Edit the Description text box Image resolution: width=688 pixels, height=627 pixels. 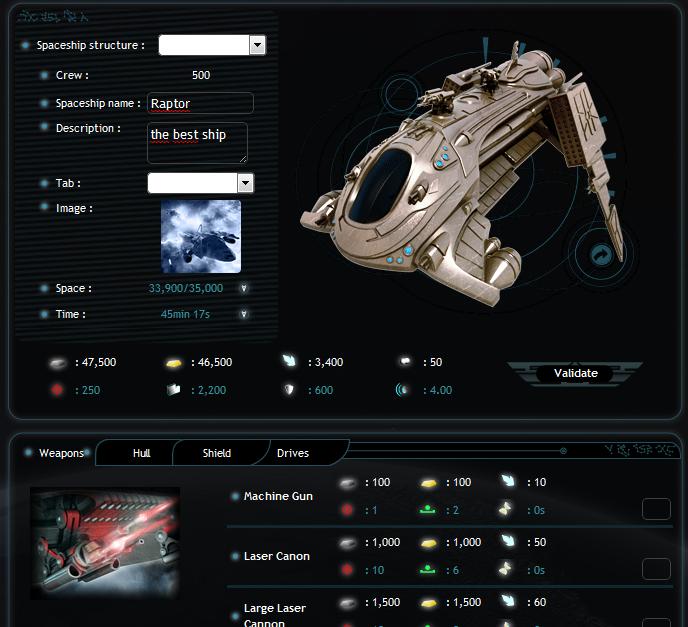tap(197, 142)
